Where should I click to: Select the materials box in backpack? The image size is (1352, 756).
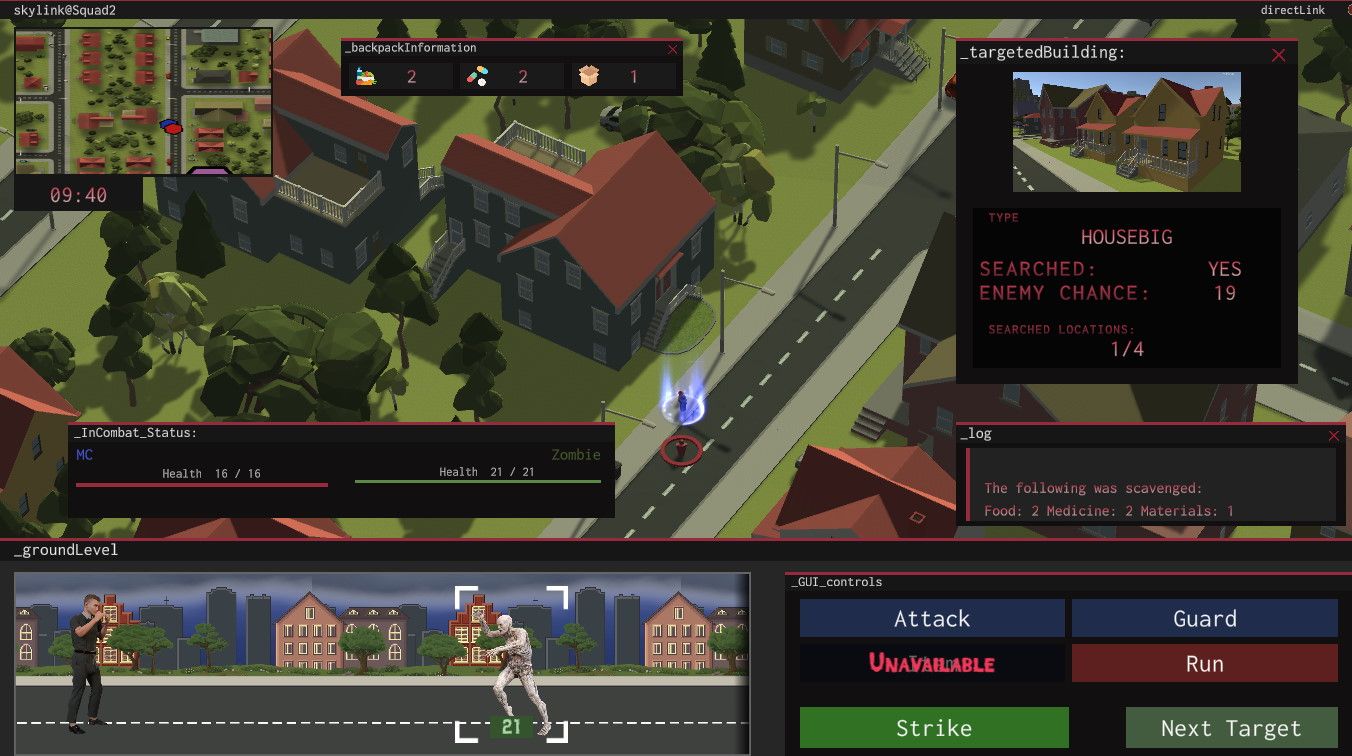(x=589, y=76)
